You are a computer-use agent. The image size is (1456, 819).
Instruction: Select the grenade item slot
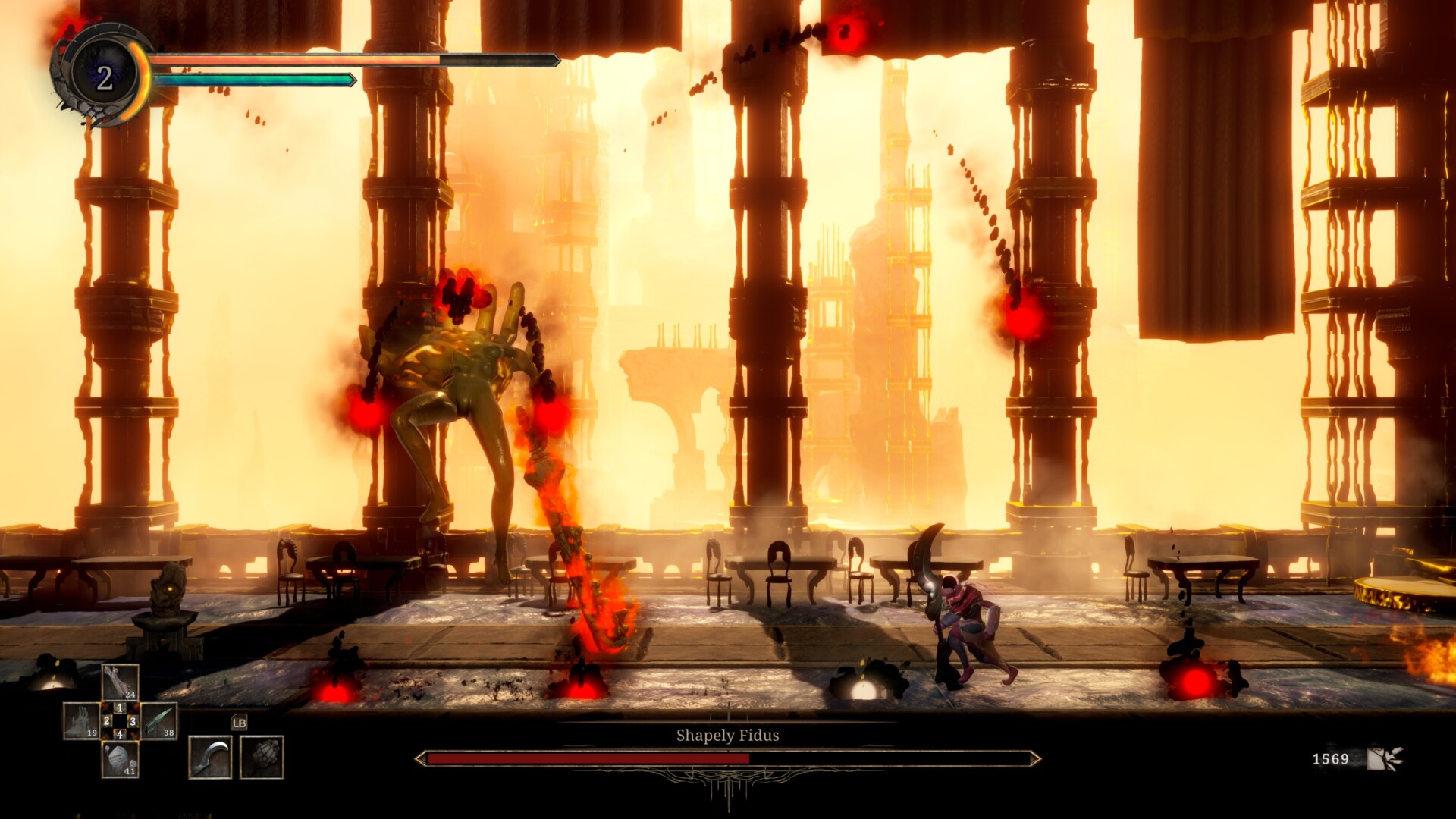click(262, 757)
